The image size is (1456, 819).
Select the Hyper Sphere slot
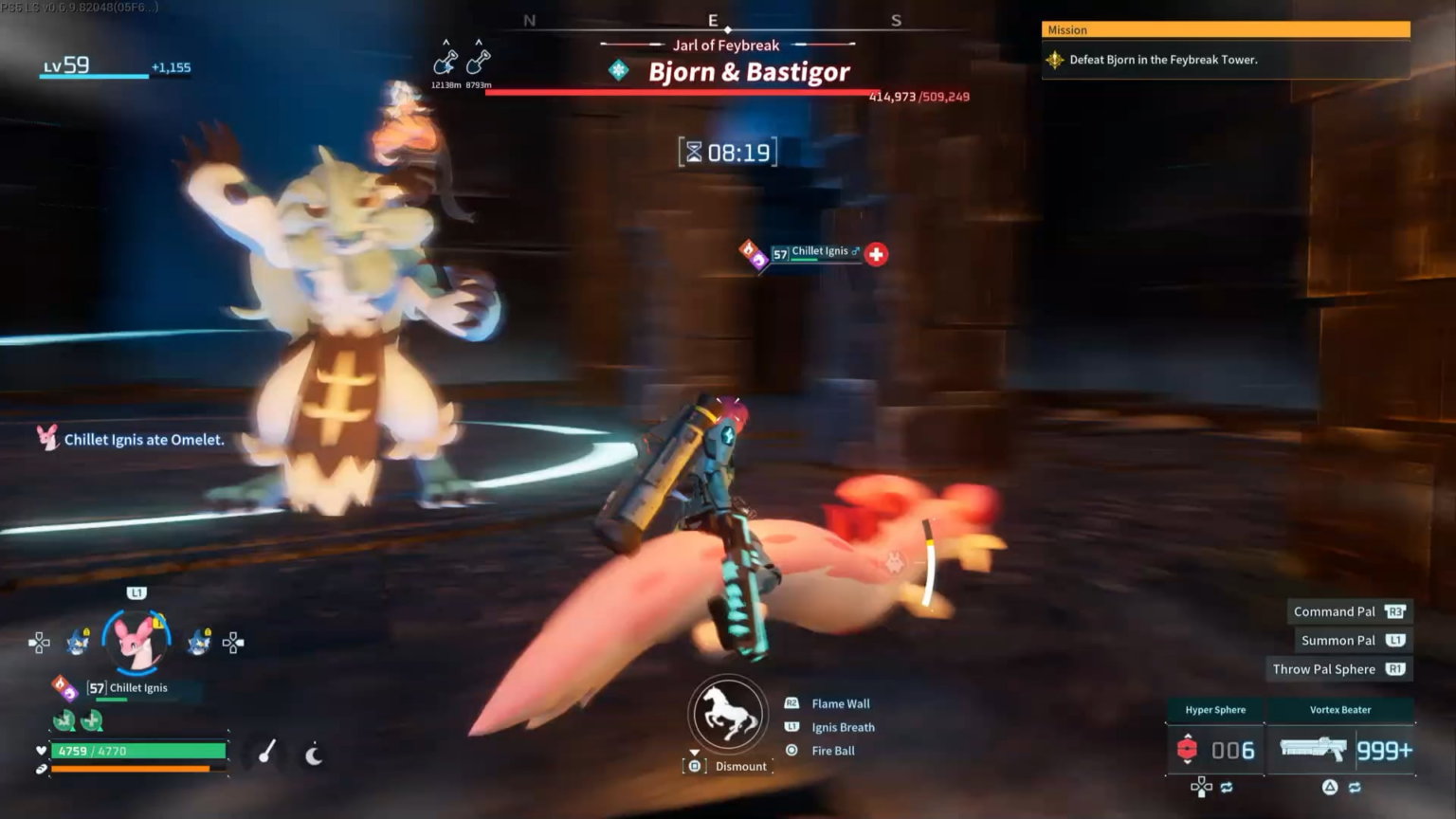coord(1216,749)
